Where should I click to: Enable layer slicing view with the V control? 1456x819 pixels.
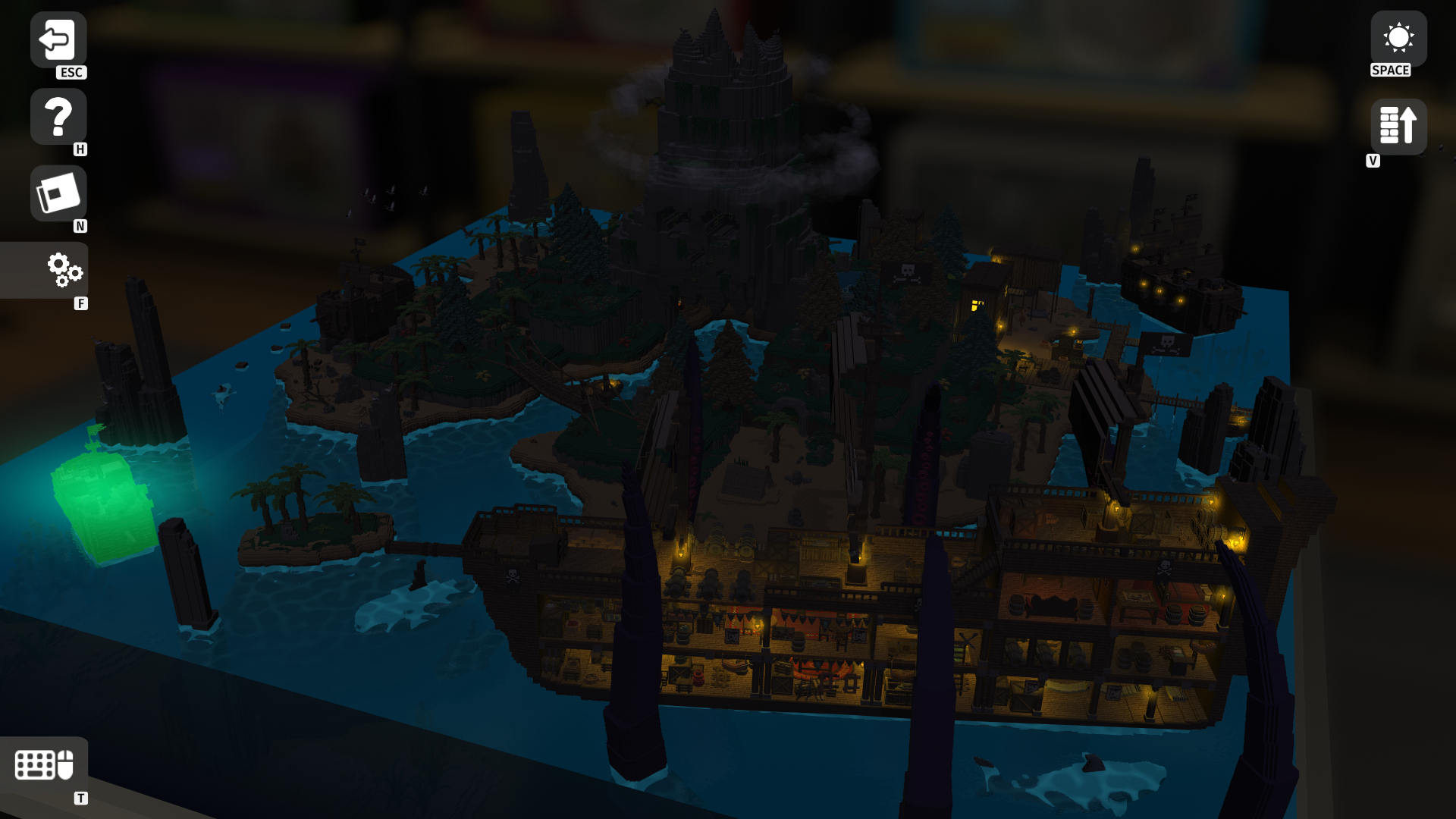pos(1398,126)
